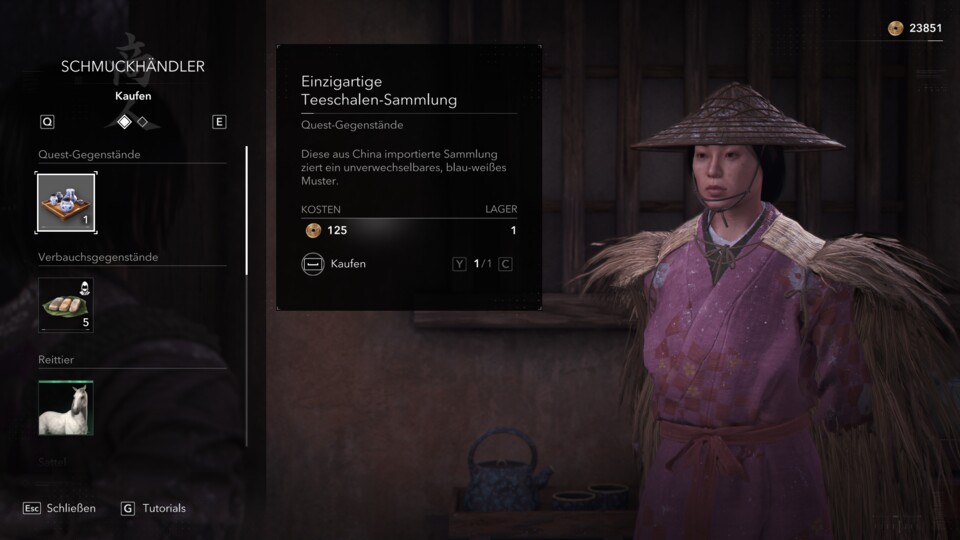Select the active Kaufen tab diamond
This screenshot has width=960, height=540.
pos(124,122)
